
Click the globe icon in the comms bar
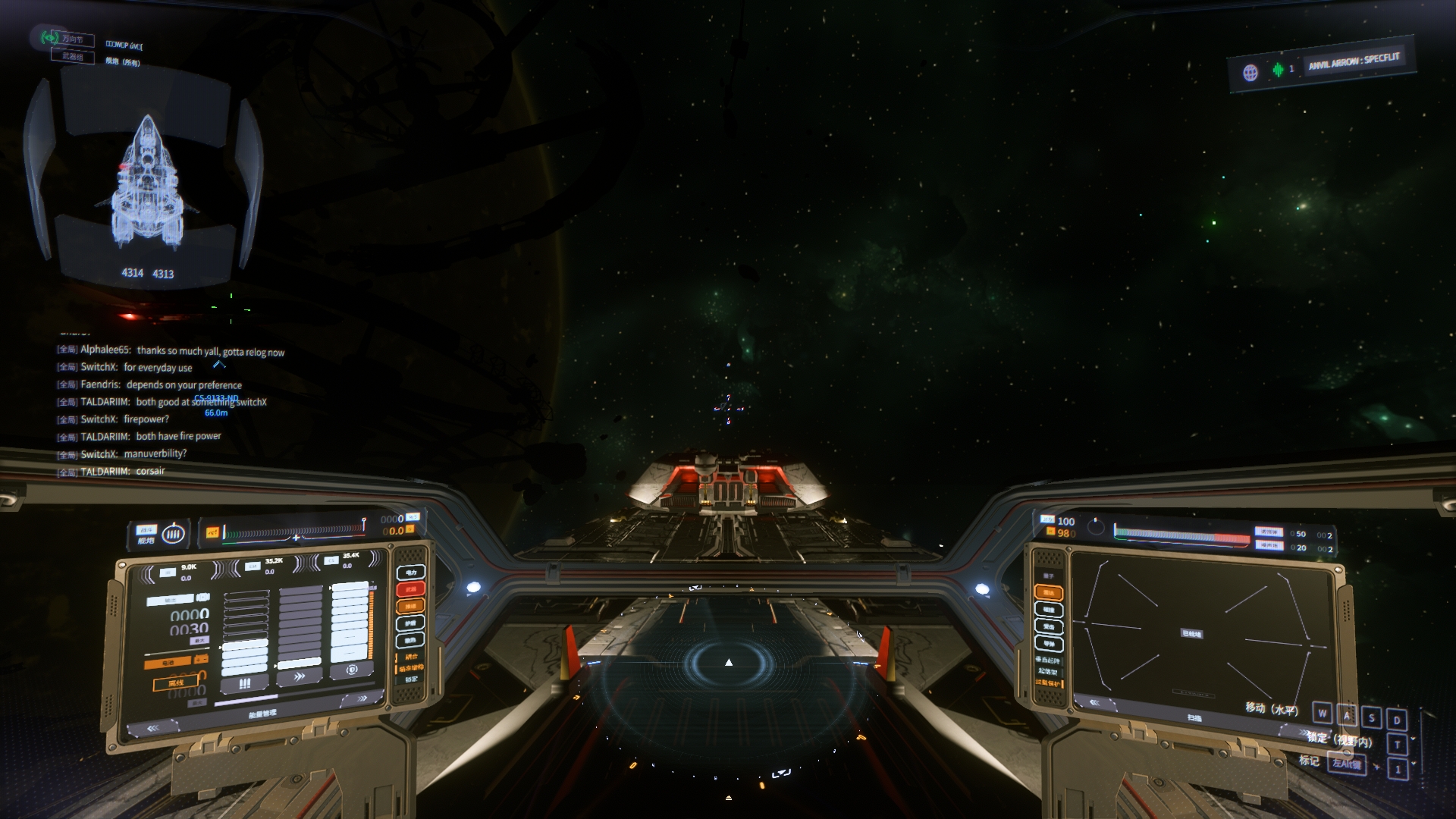(1250, 73)
